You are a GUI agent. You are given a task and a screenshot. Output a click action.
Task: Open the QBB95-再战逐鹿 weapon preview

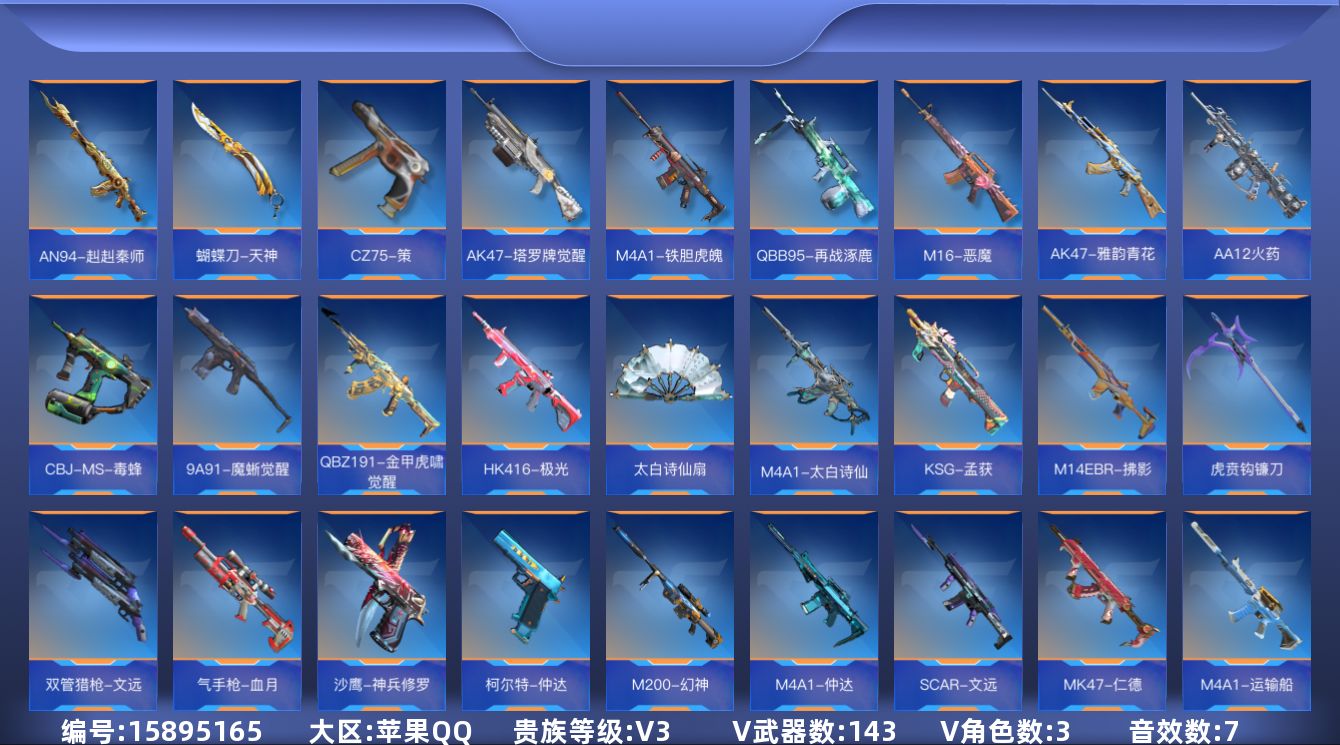point(813,170)
